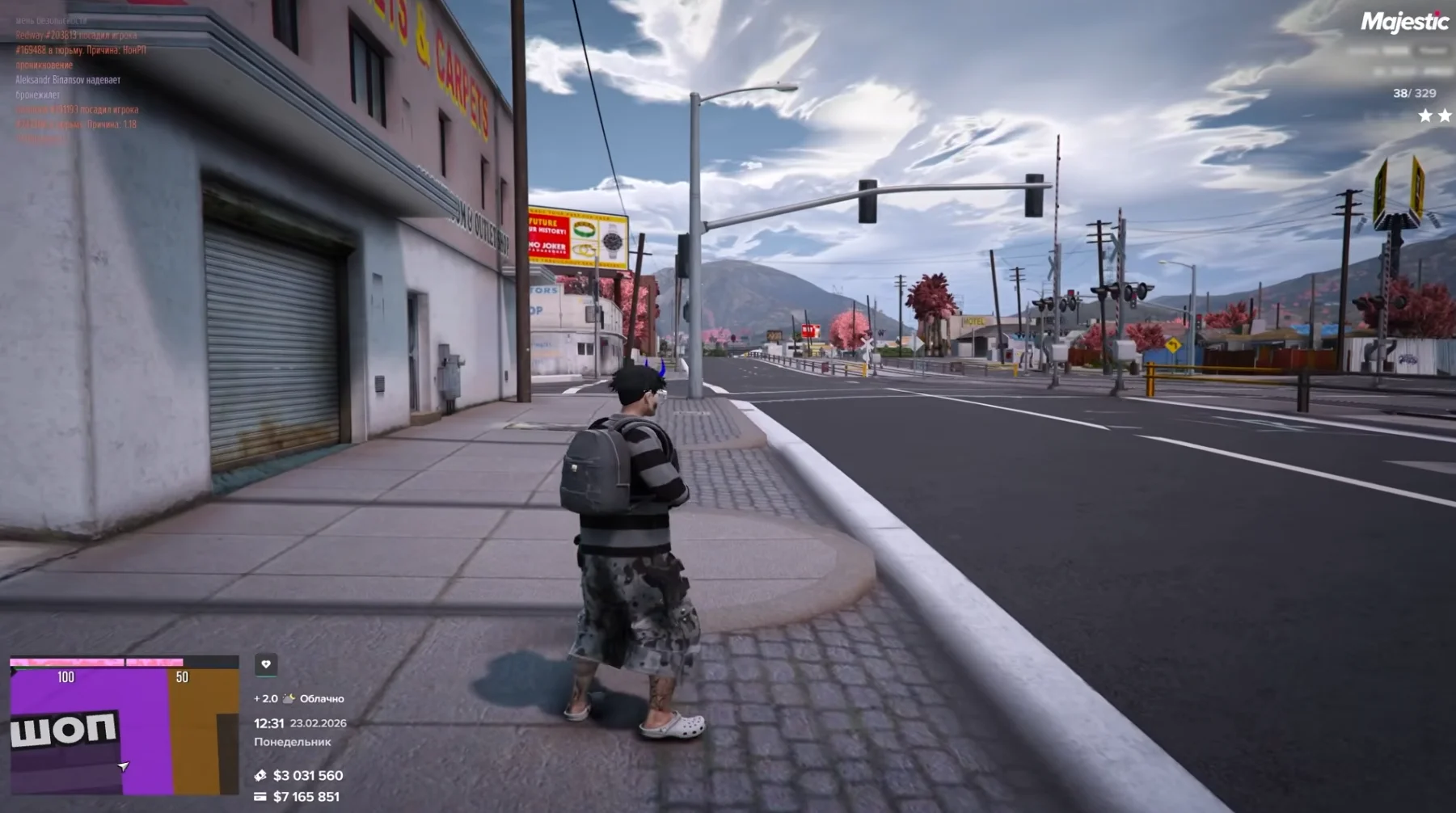Open the chat log messages
This screenshot has width=1456, height=813.
[x=79, y=80]
